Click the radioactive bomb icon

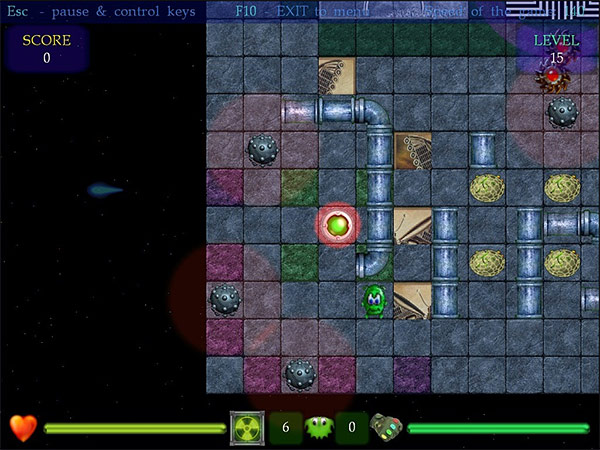[x=246, y=427]
